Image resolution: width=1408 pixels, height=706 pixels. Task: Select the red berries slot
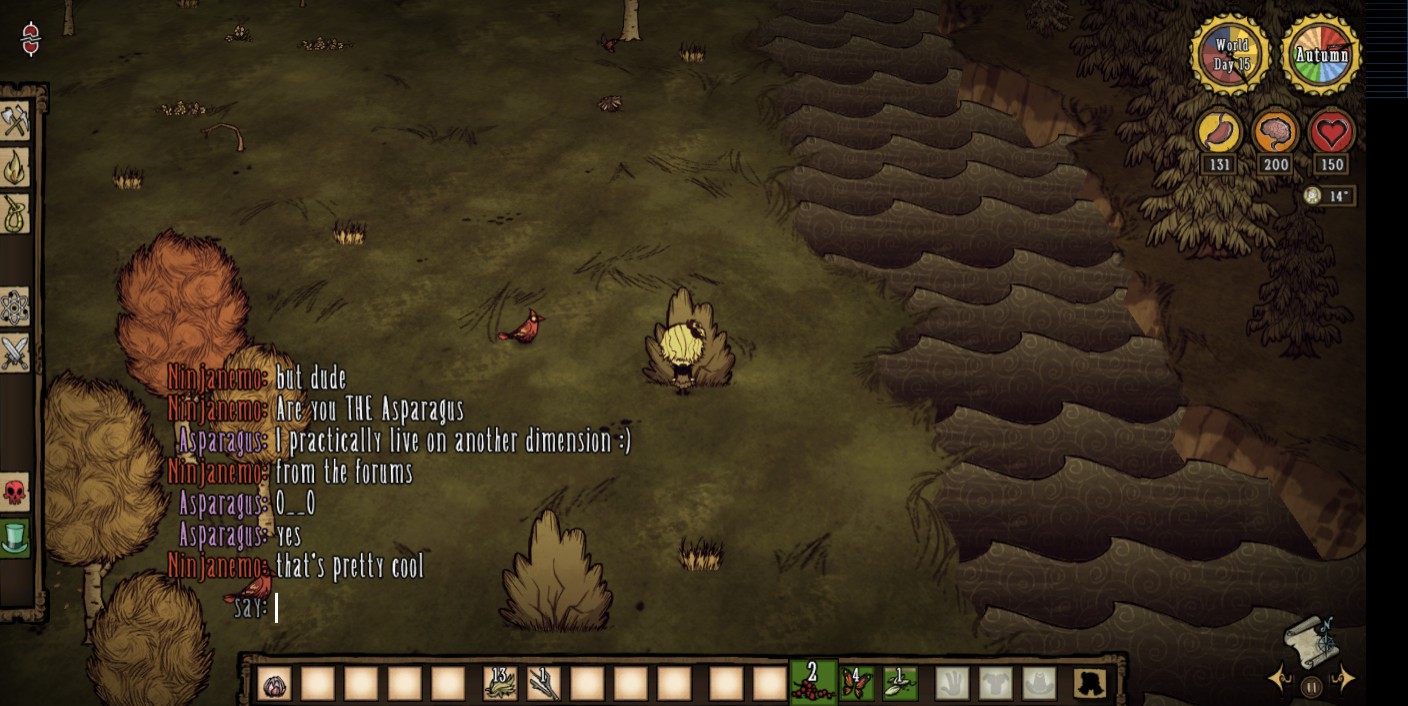click(x=812, y=682)
